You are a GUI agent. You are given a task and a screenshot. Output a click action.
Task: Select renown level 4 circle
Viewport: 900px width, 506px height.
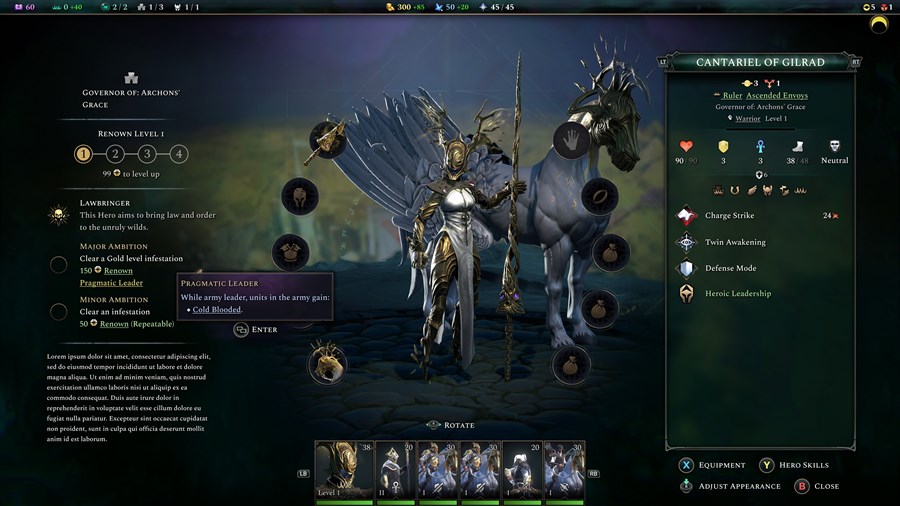tap(178, 154)
